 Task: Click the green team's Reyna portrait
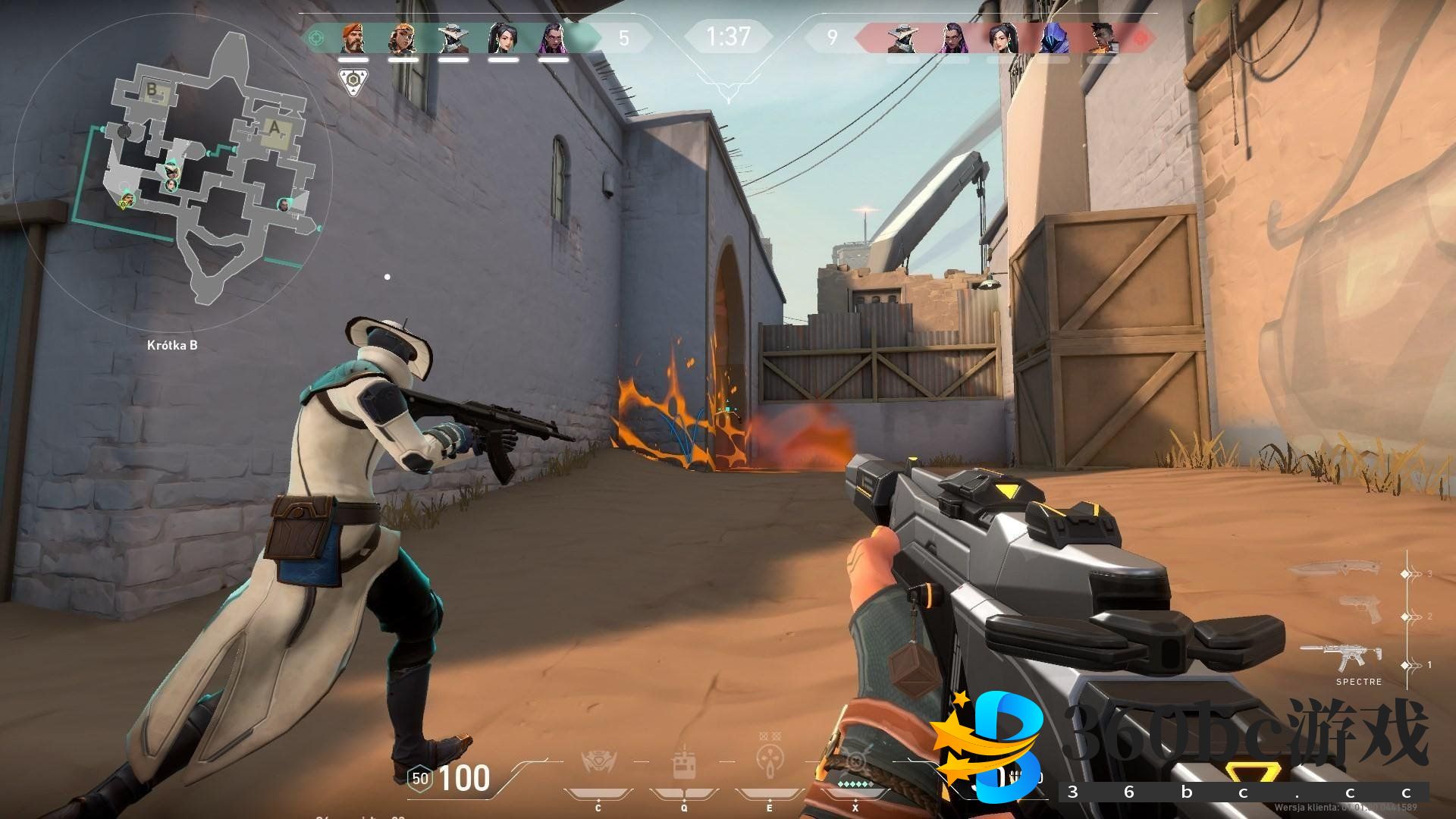tap(553, 38)
